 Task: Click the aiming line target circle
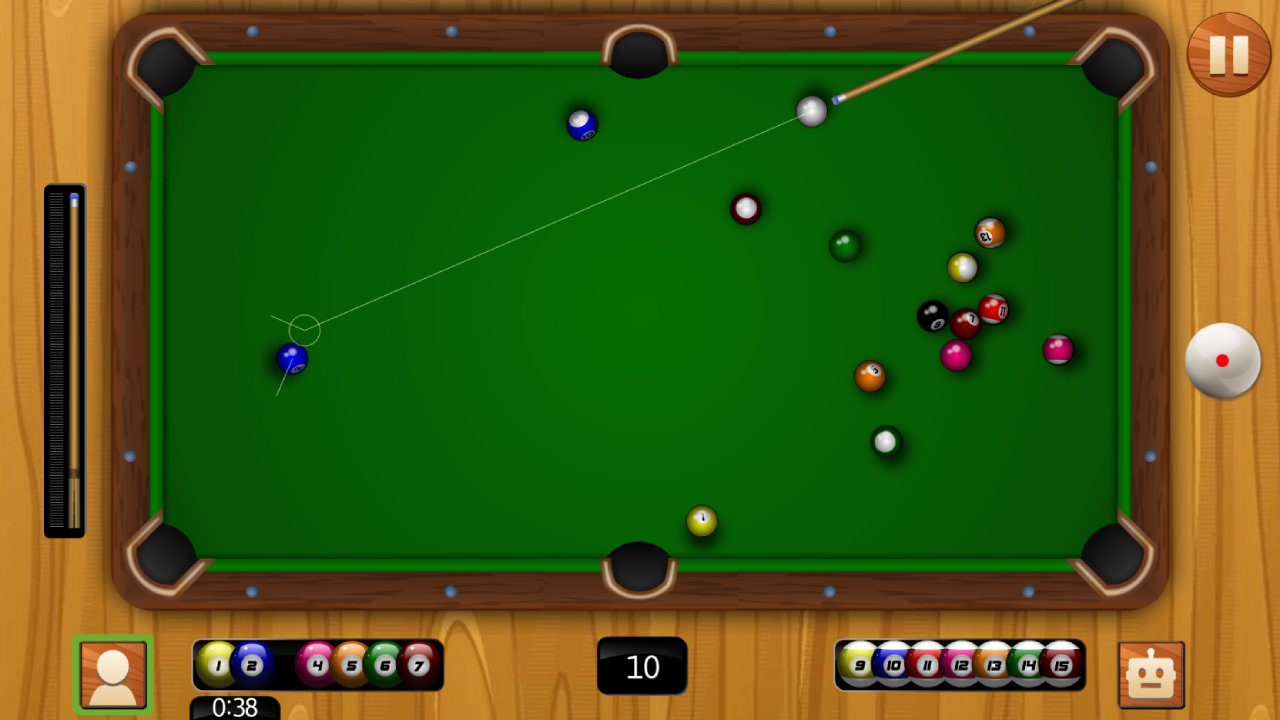coord(302,329)
